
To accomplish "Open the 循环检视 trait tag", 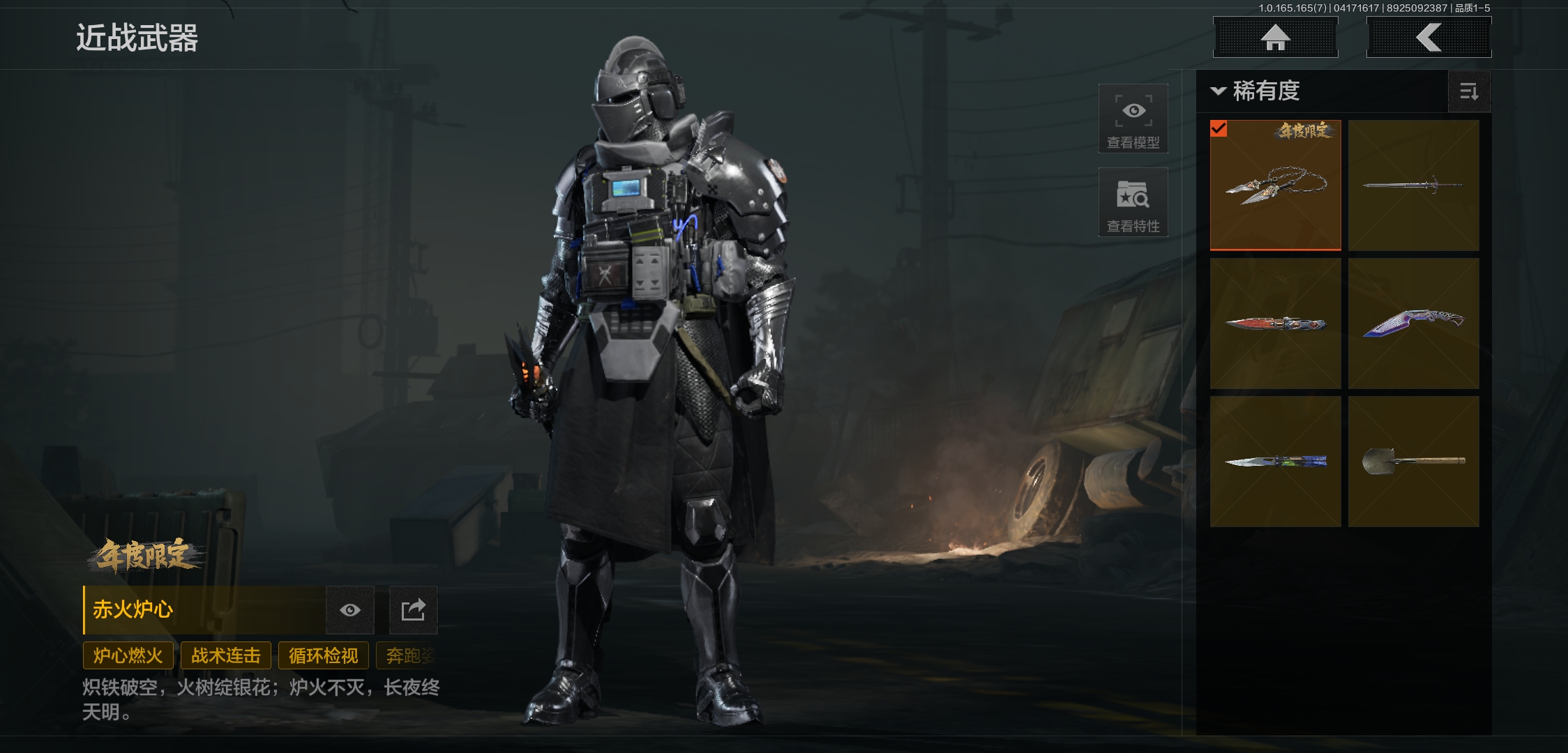I will point(324,655).
